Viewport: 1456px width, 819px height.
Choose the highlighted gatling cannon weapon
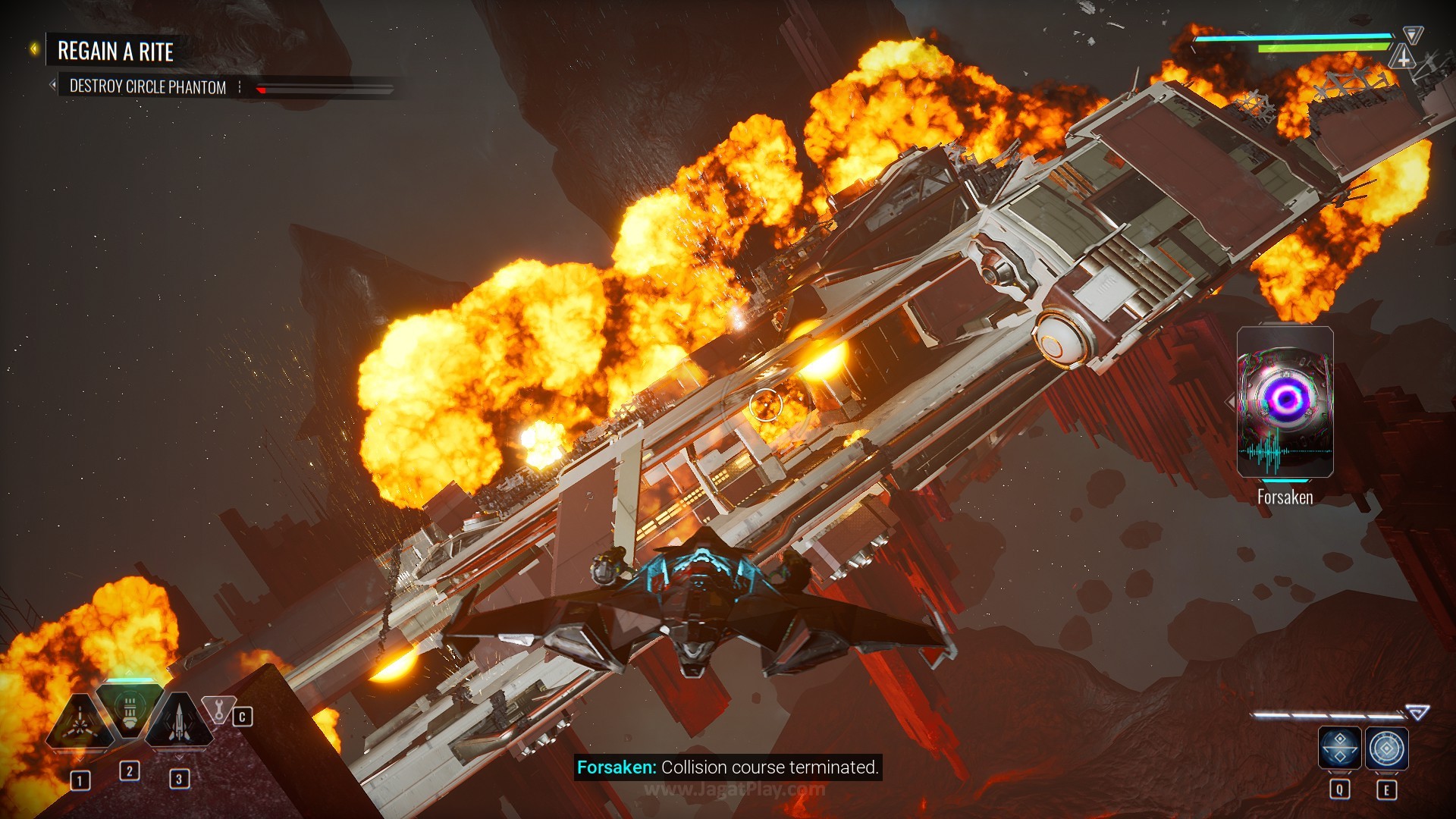click(130, 713)
